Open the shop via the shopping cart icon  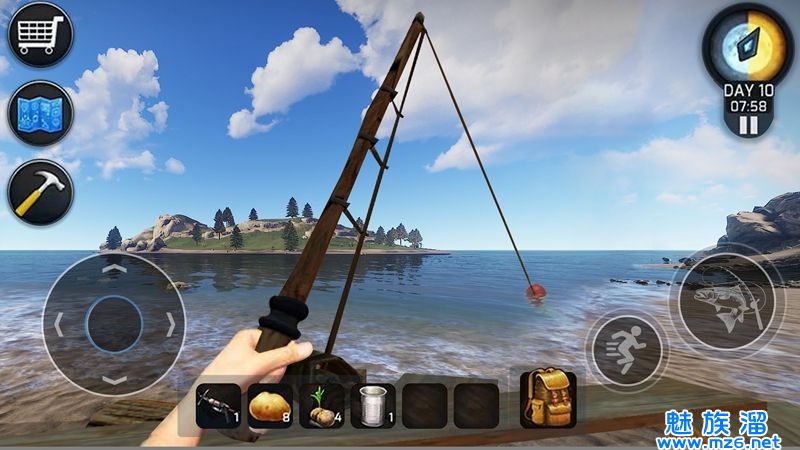pos(40,35)
